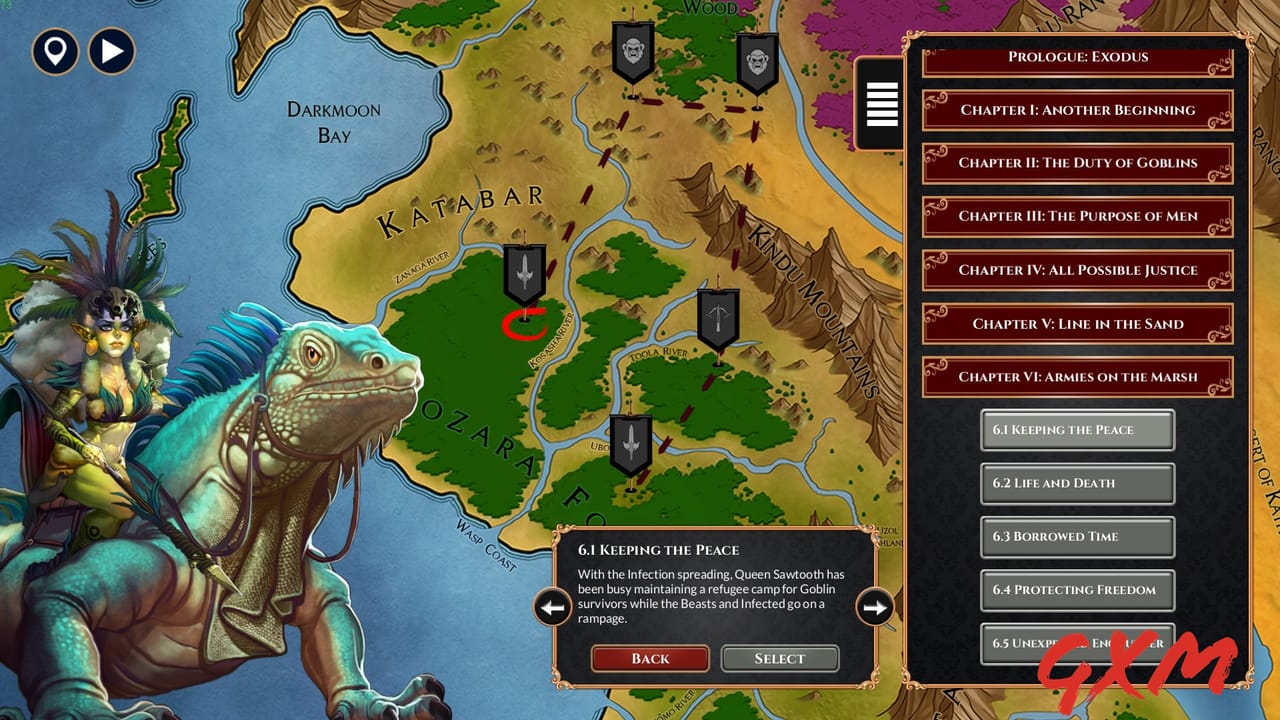Expand Chapter I: Another Beginning

click(1077, 110)
